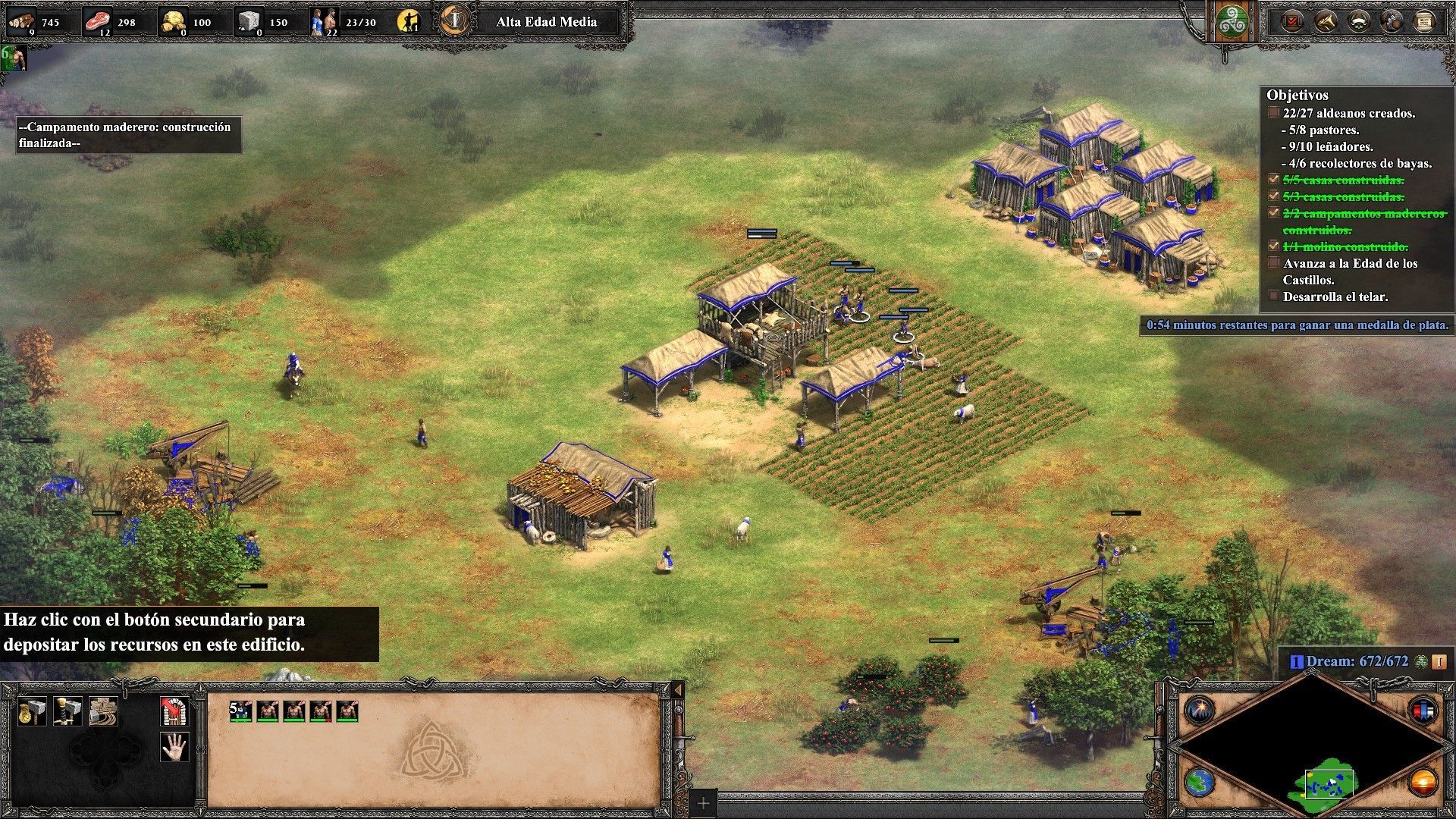
Task: Open economic buildings with gold hammer
Action: (x=33, y=711)
